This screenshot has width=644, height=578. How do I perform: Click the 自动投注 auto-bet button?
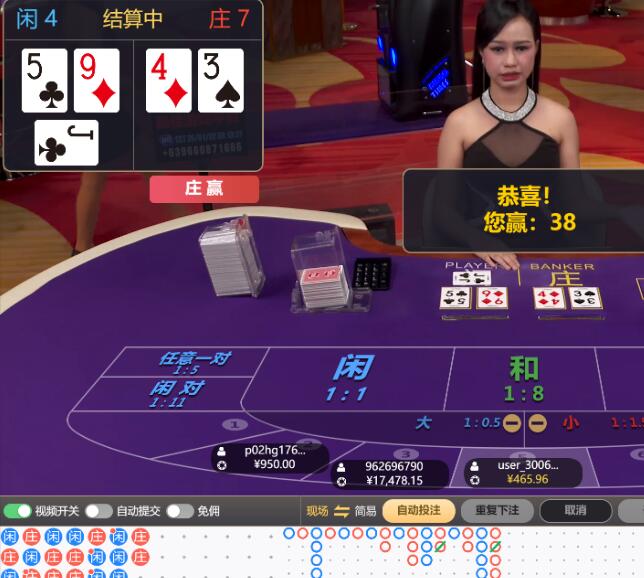tap(418, 511)
